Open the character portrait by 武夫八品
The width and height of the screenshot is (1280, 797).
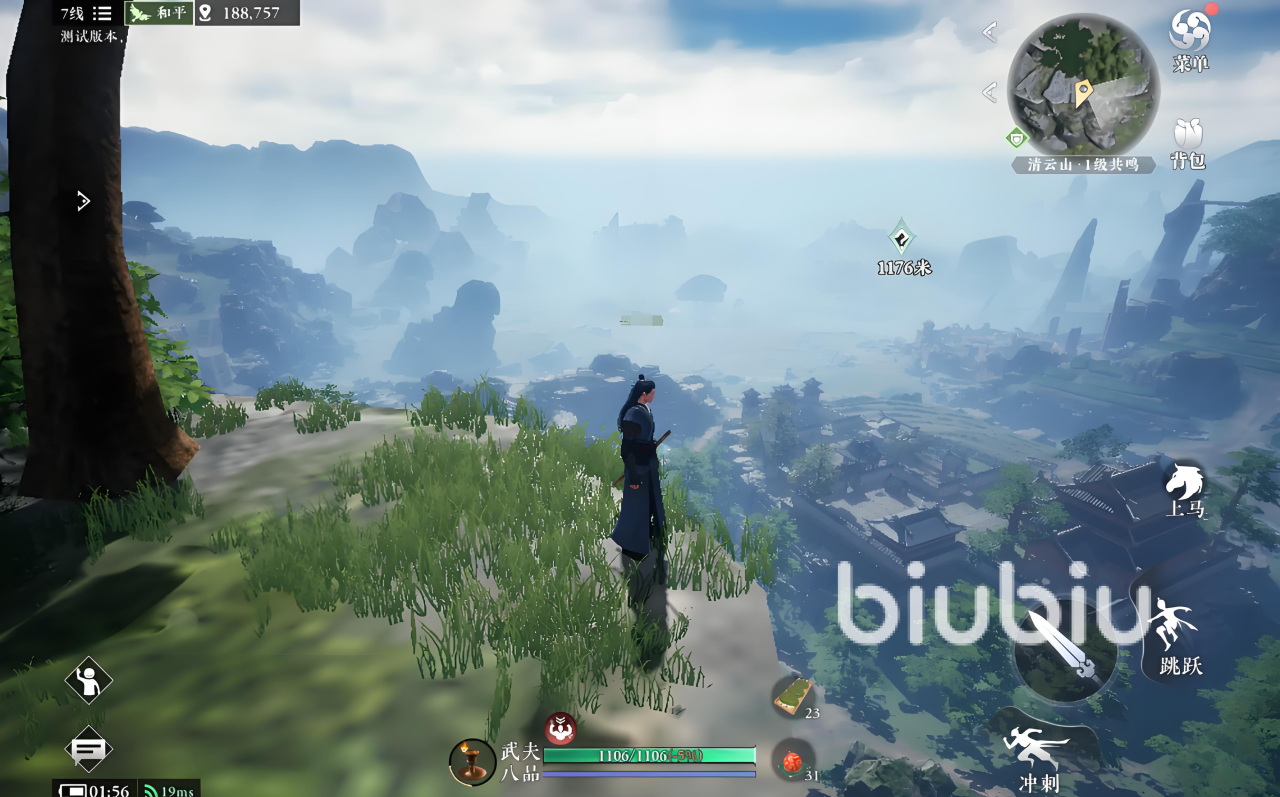[471, 762]
